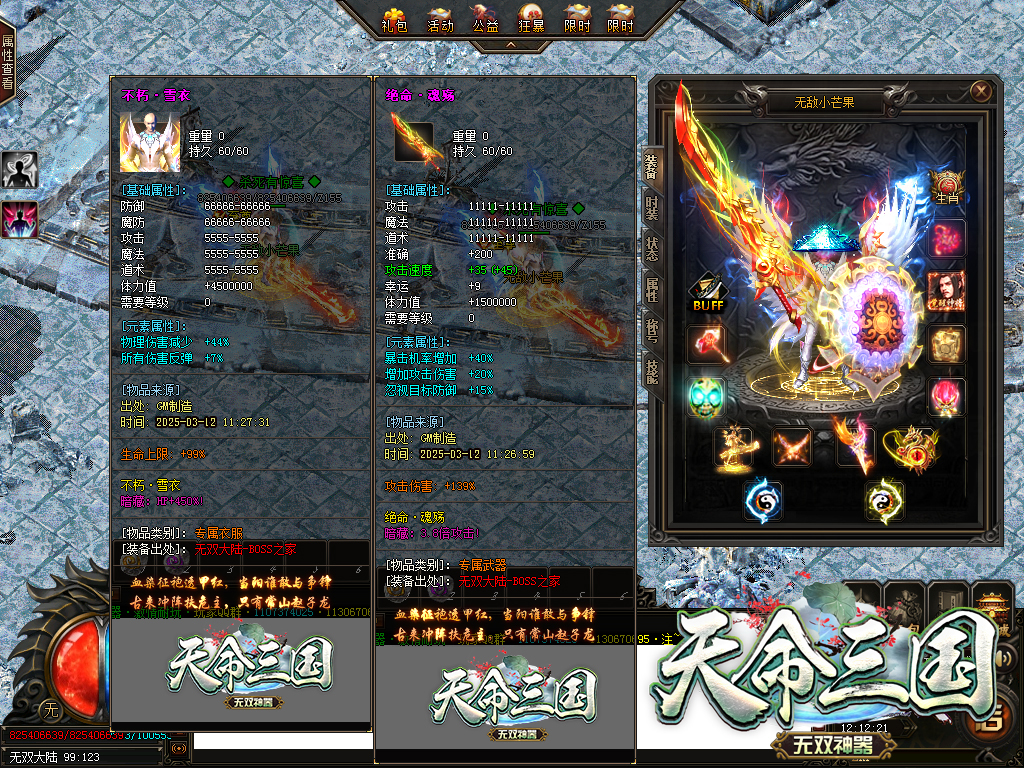Switch to the 时装 fashion tab
This screenshot has height=768, width=1024.
[651, 208]
